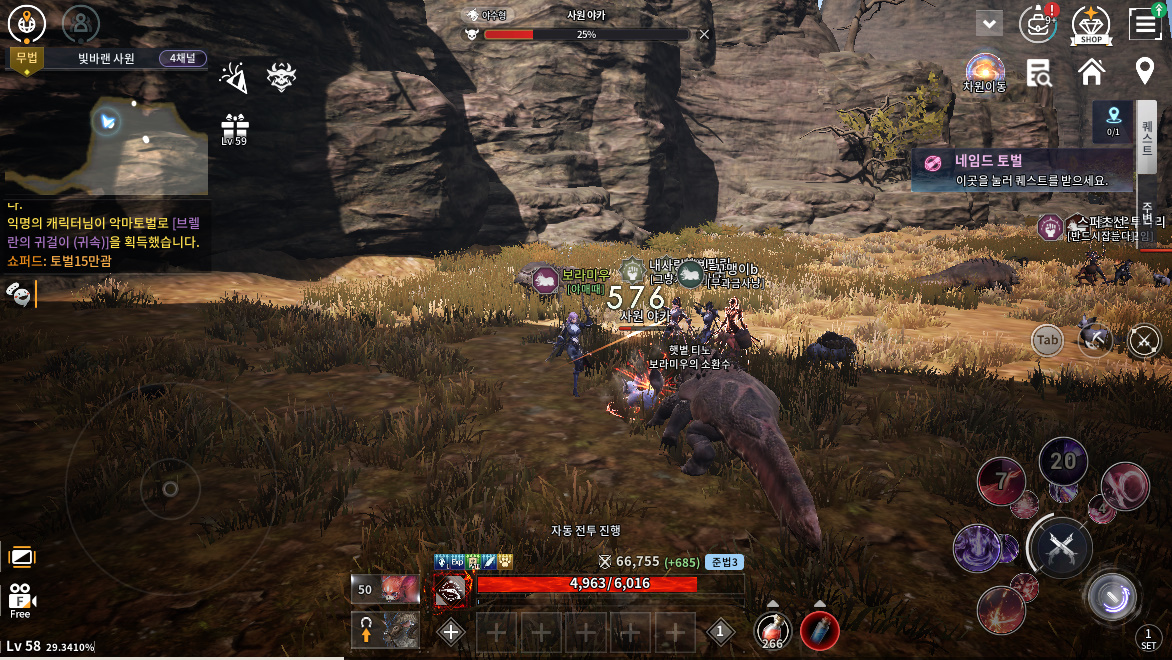Accept the 네임드 토벌 quest banner
Image resolution: width=1172 pixels, height=660 pixels.
pyautogui.click(x=1022, y=170)
